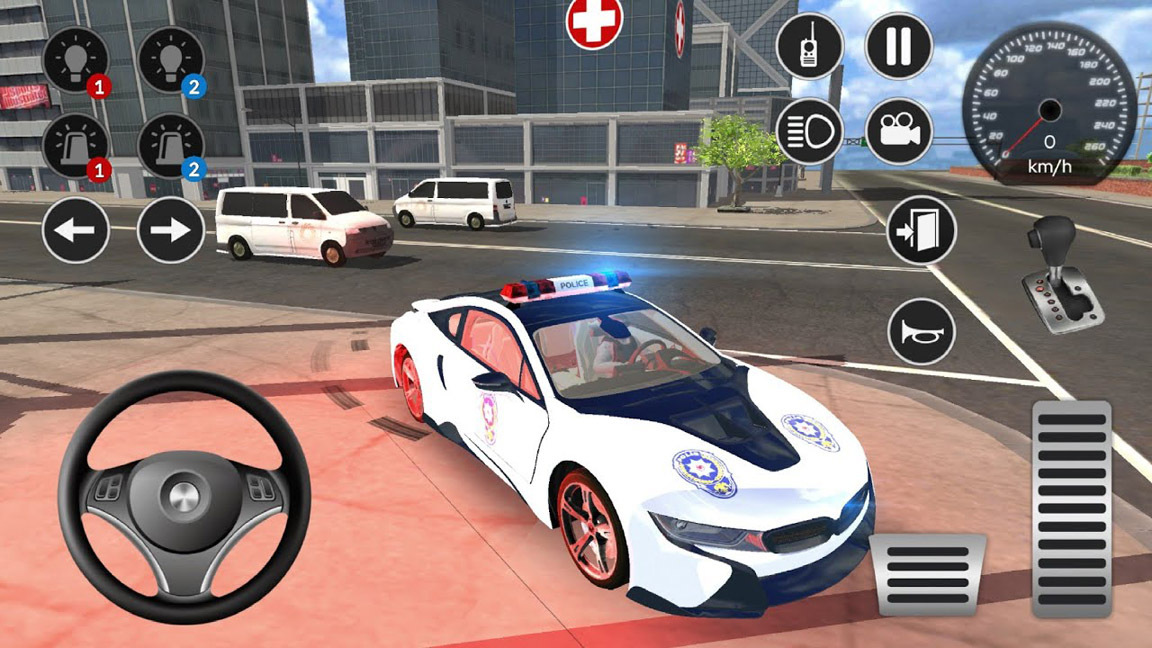This screenshot has height=648, width=1152.
Task: Toggle the headlights button
Action: click(x=809, y=131)
